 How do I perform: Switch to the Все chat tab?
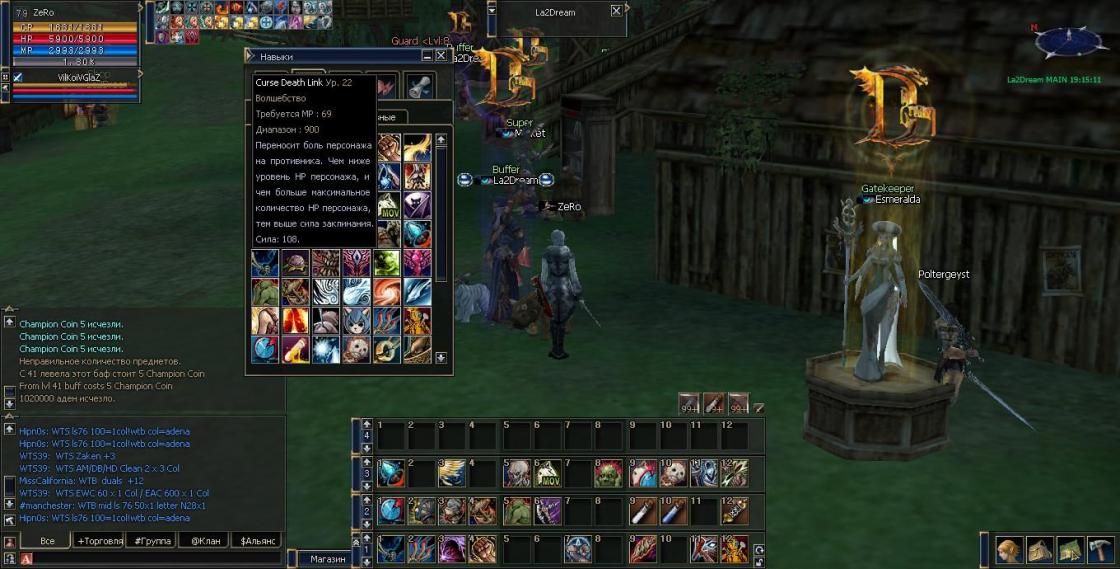tap(46, 540)
